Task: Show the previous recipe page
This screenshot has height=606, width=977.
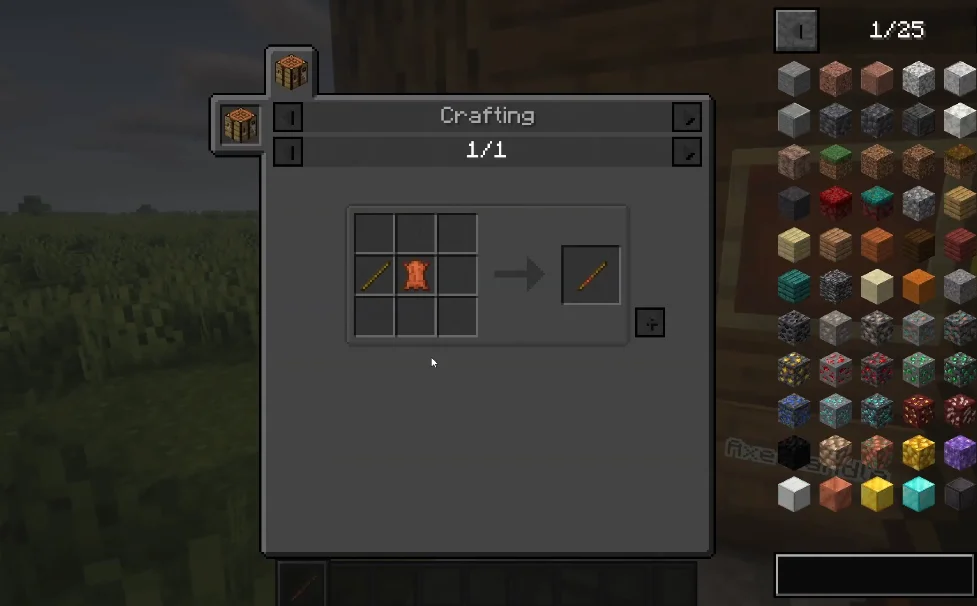Action: (288, 152)
